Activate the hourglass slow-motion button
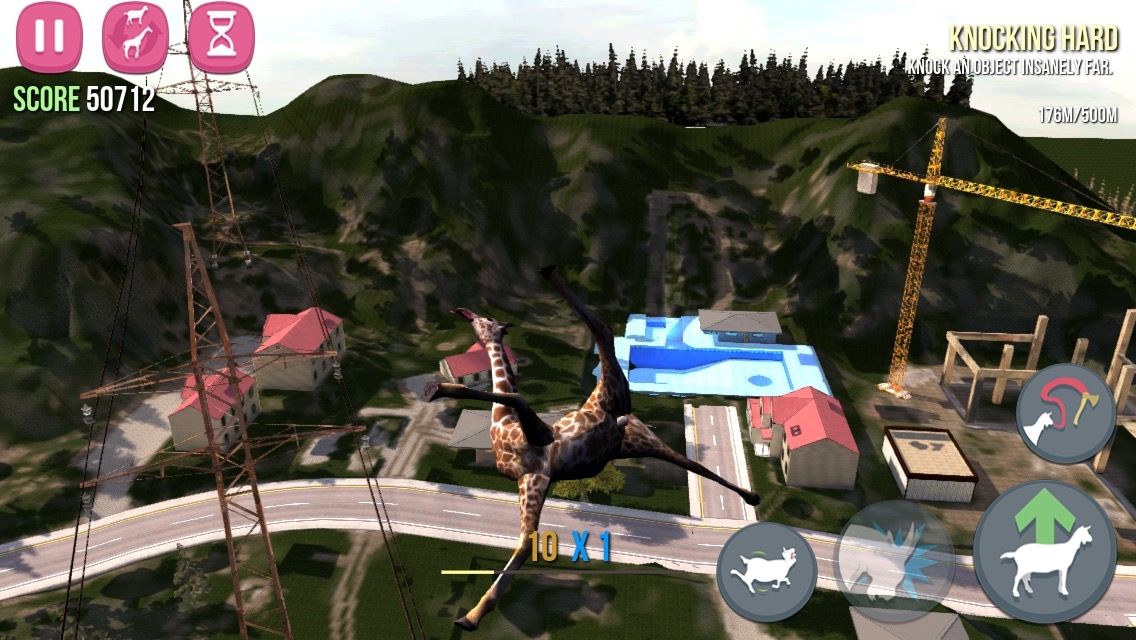The image size is (1136, 640). pos(220,37)
